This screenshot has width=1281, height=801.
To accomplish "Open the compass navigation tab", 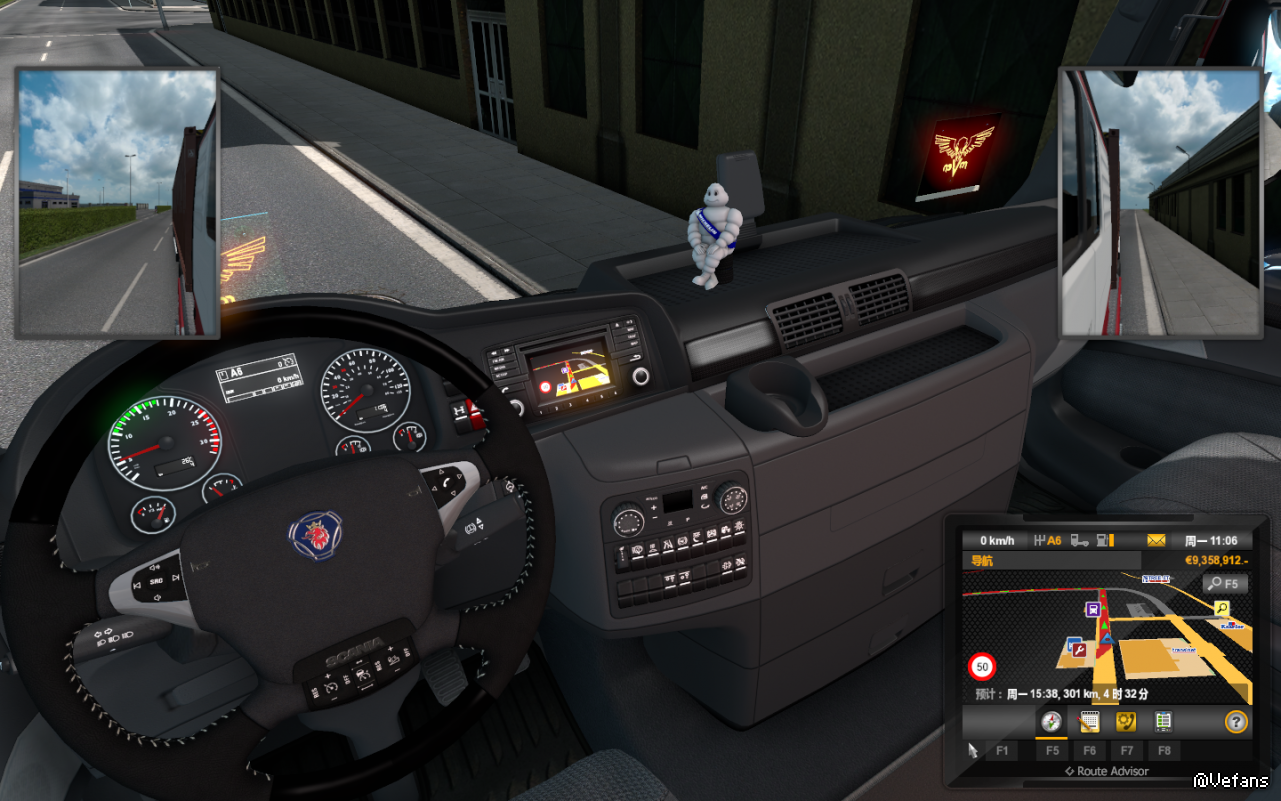I will [x=1051, y=721].
